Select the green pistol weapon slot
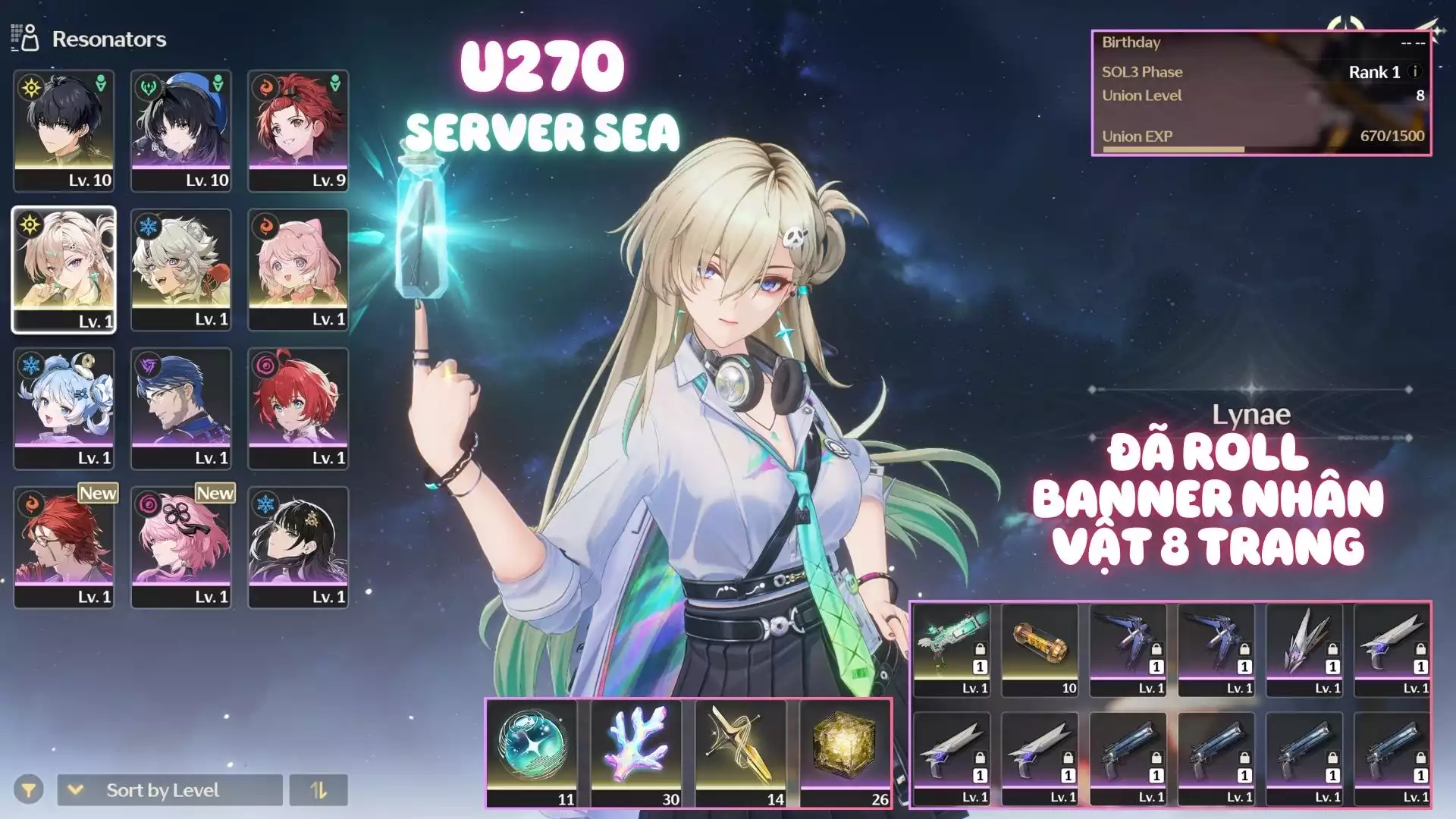 tap(952, 650)
